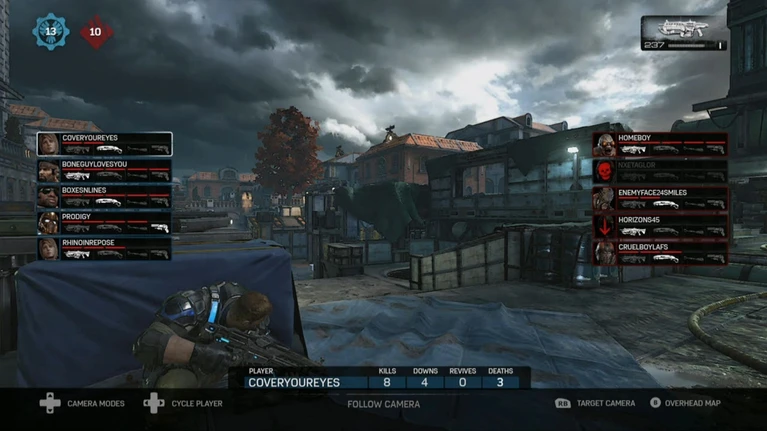767x431 pixels.
Task: Switch view to player CRUELBOYLAFS
Action: pyautogui.click(x=660, y=252)
